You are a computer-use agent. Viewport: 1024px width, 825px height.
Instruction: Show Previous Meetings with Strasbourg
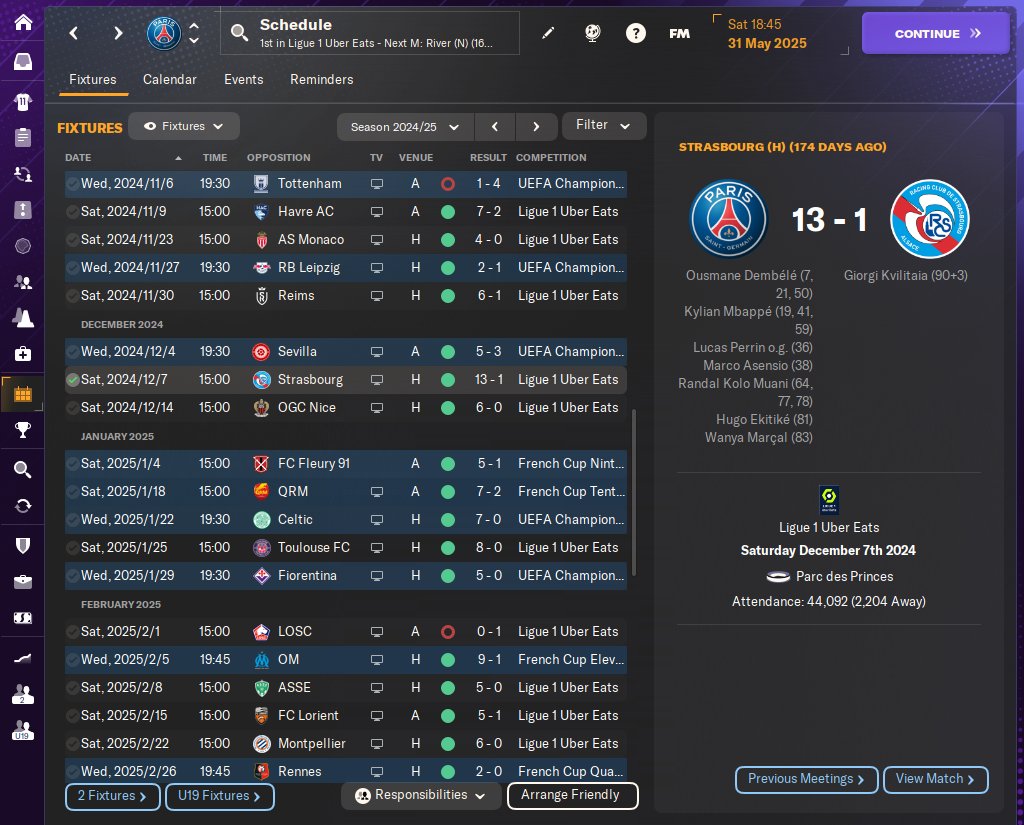[806, 779]
